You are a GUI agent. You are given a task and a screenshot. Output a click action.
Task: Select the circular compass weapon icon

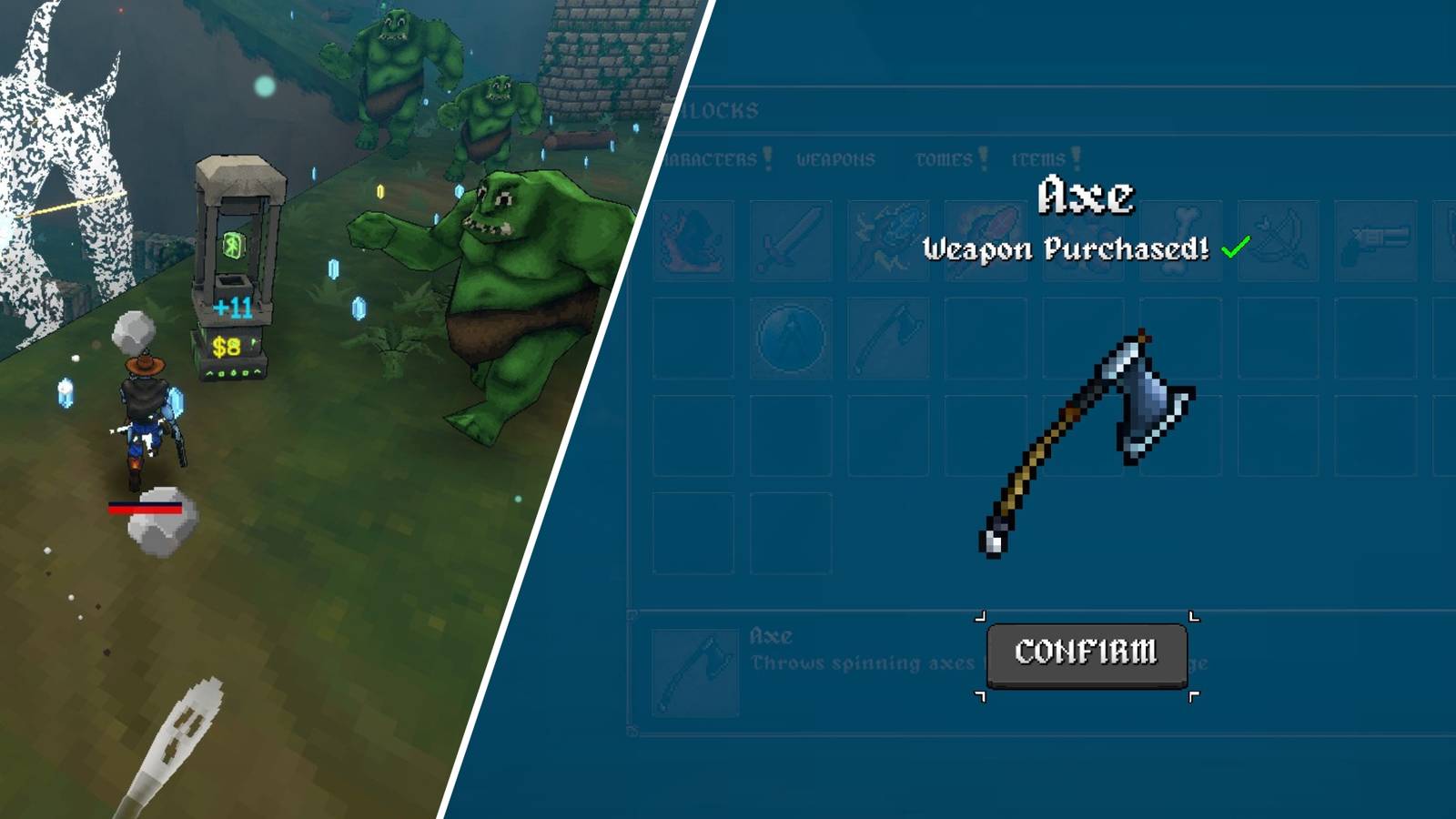(790, 339)
